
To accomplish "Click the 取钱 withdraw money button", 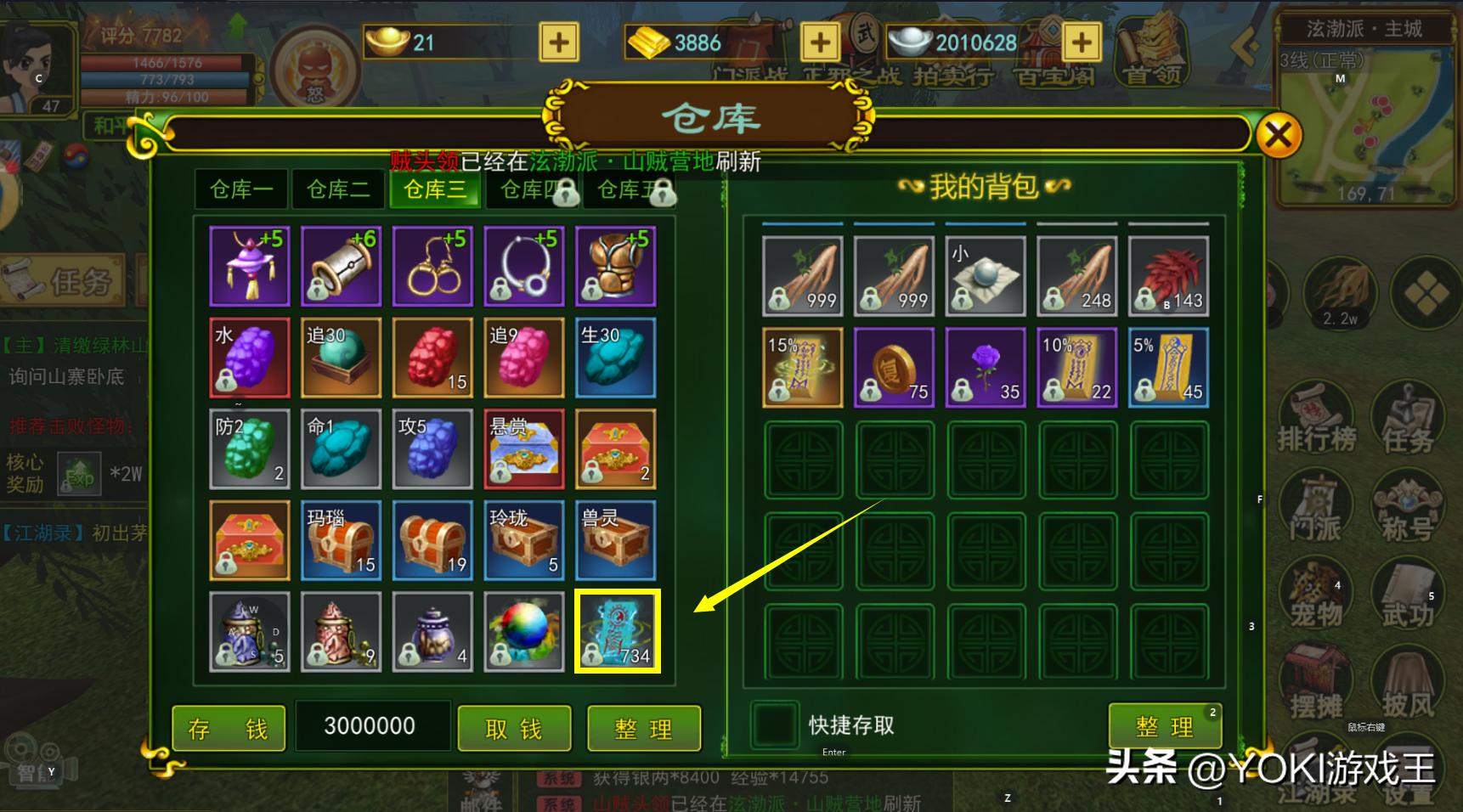I will coord(513,728).
